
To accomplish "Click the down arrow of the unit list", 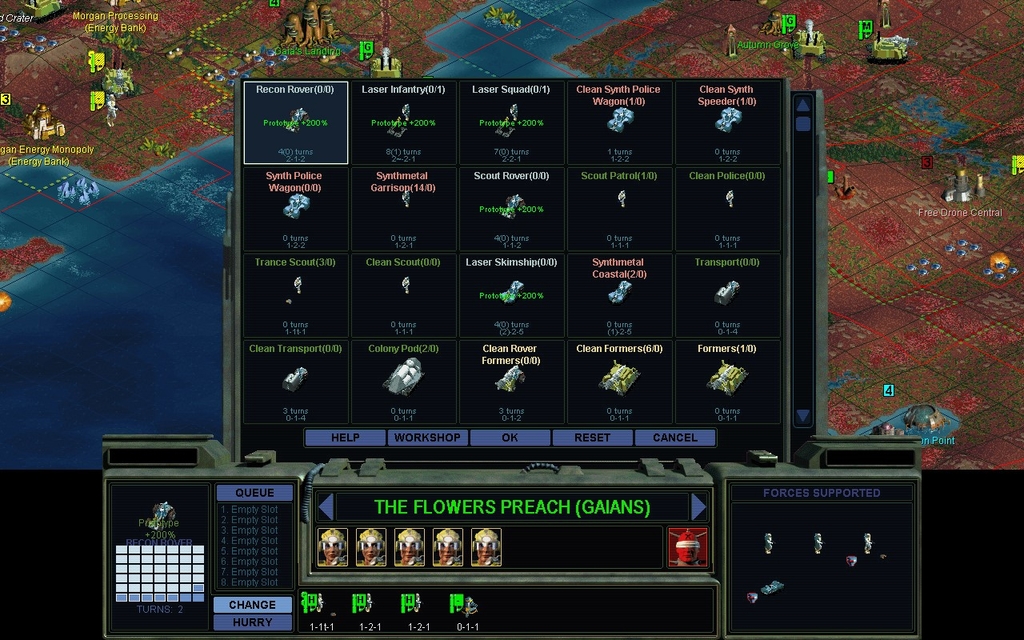I will click(x=803, y=416).
